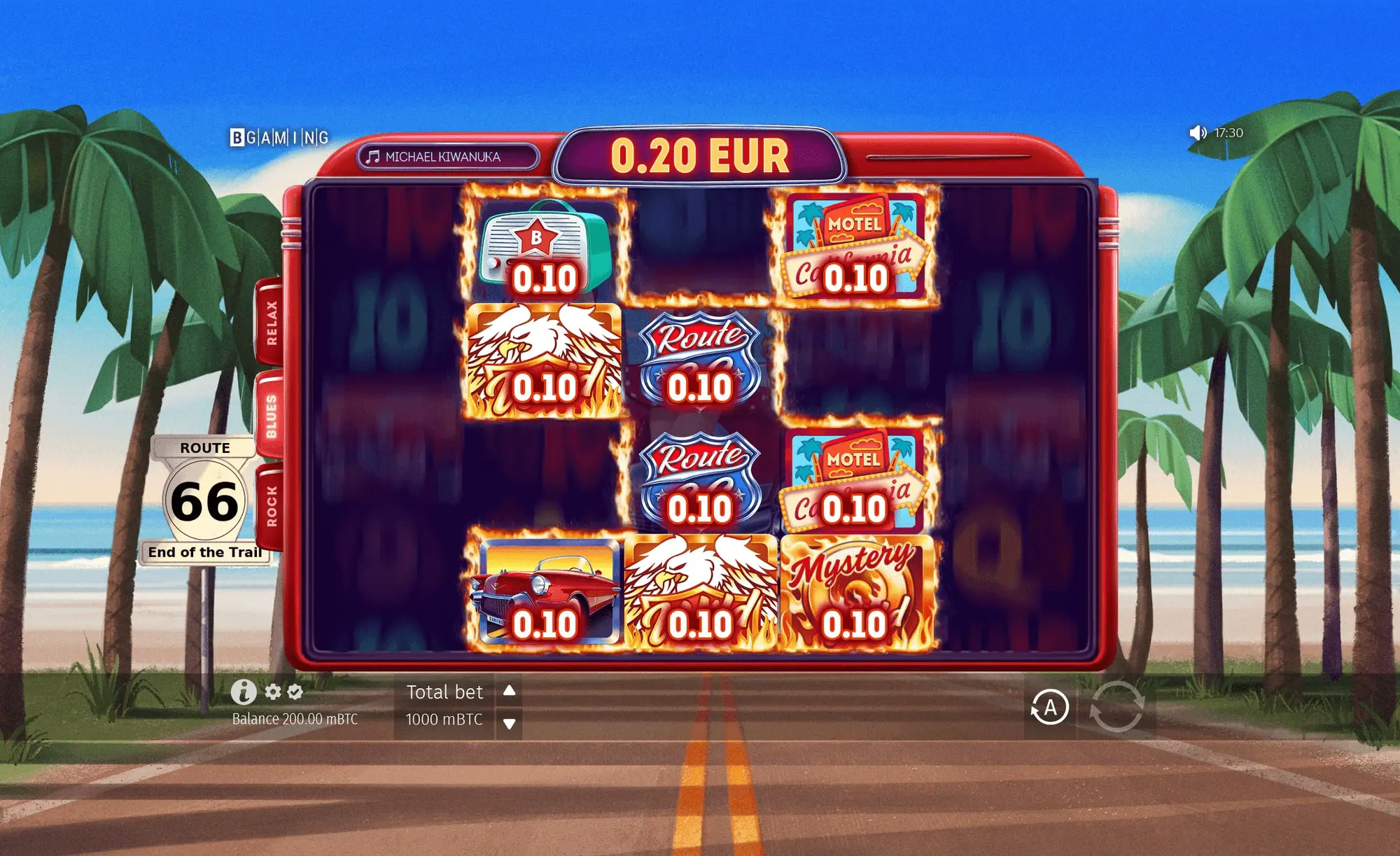Viewport: 1400px width, 856px height.
Task: Switch to the Relax music tab
Action: coord(271,323)
